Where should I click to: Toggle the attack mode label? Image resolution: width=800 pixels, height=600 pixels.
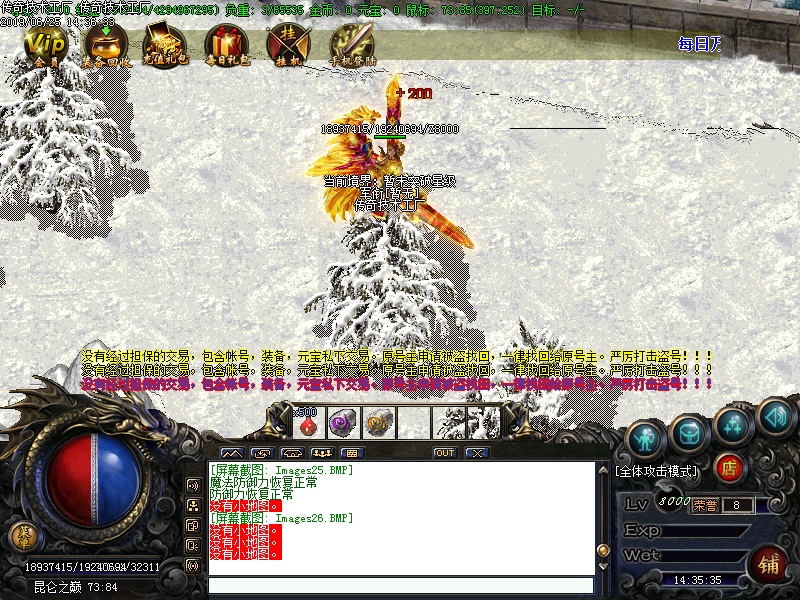tap(657, 469)
